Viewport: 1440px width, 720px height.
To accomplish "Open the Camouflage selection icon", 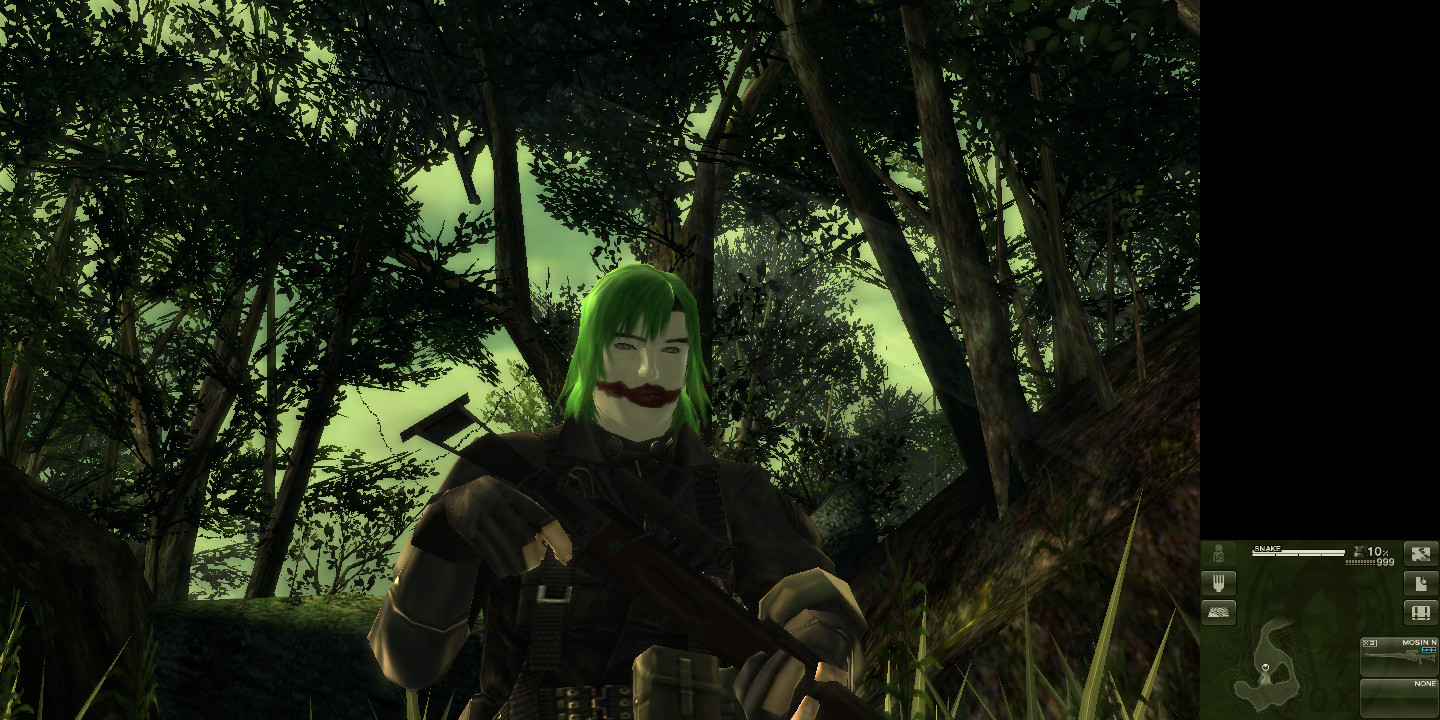I will (1420, 552).
